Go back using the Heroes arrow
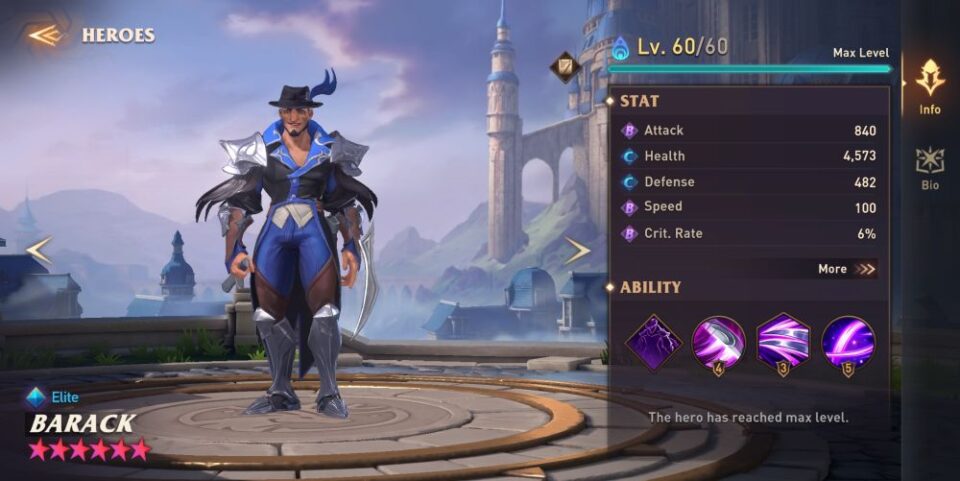The image size is (960, 481). pos(45,35)
